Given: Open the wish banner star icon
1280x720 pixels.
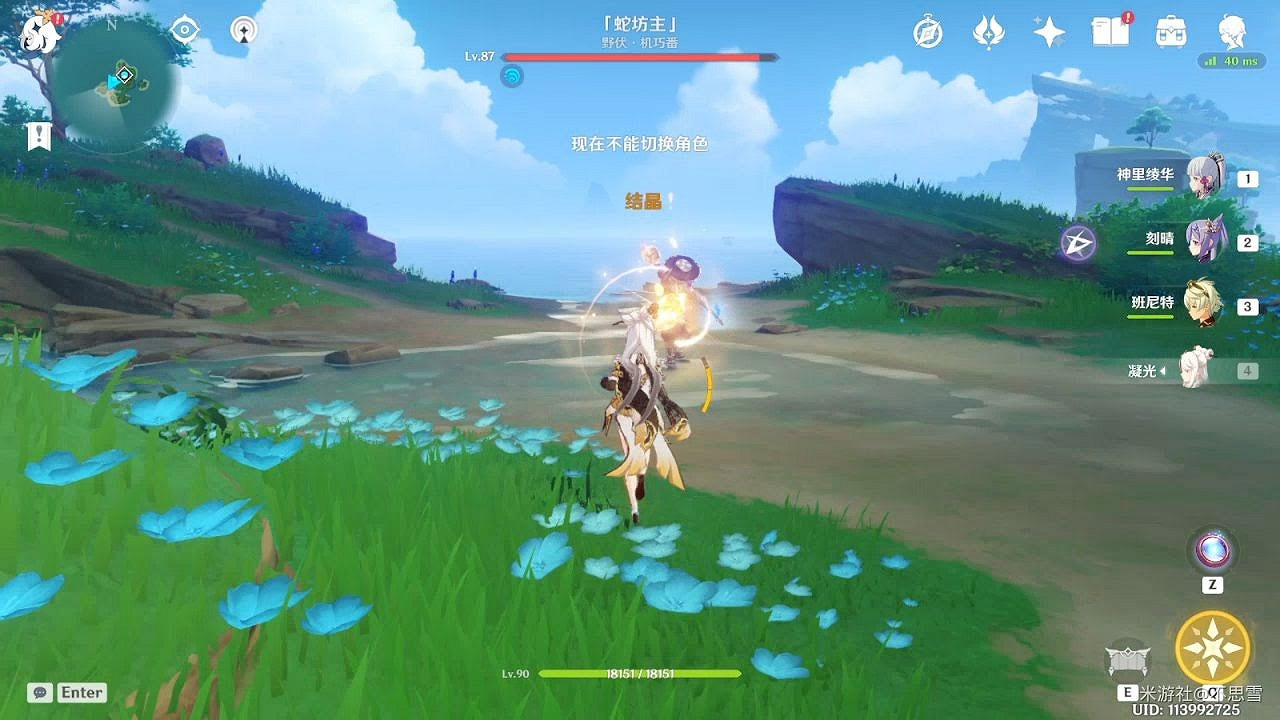Looking at the screenshot, I should point(1046,33).
